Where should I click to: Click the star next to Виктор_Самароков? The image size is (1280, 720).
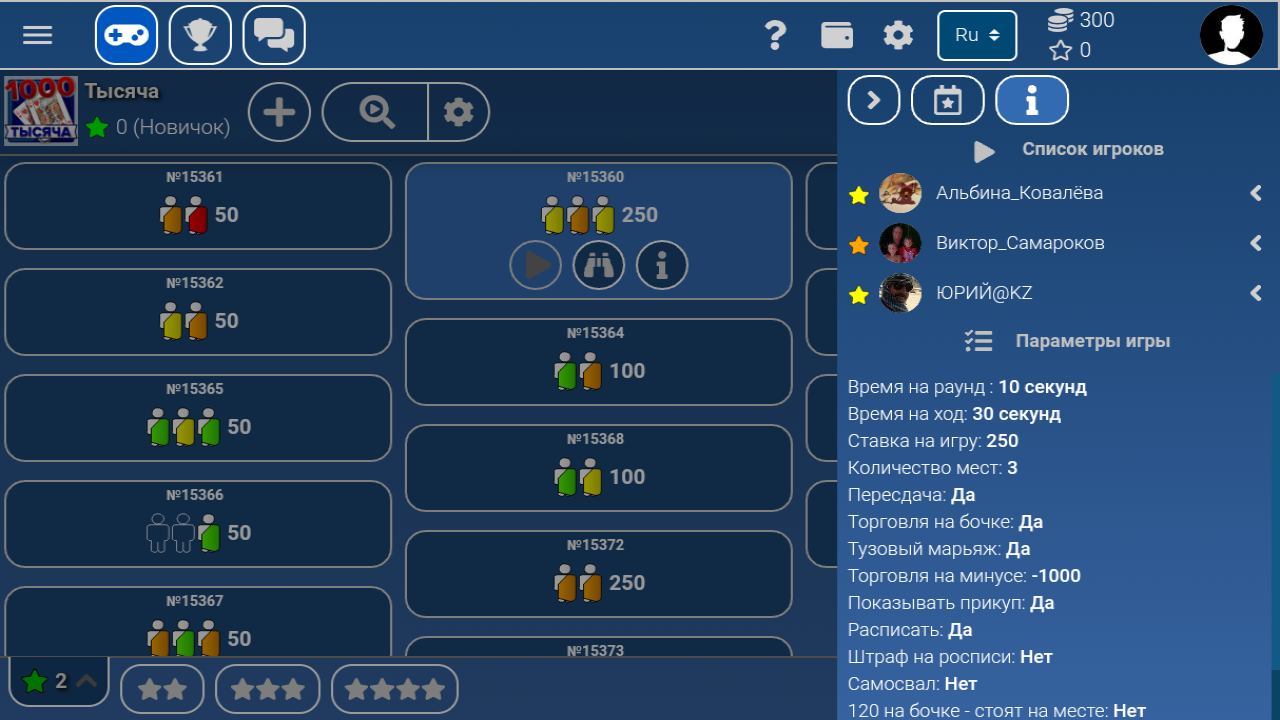tap(858, 243)
